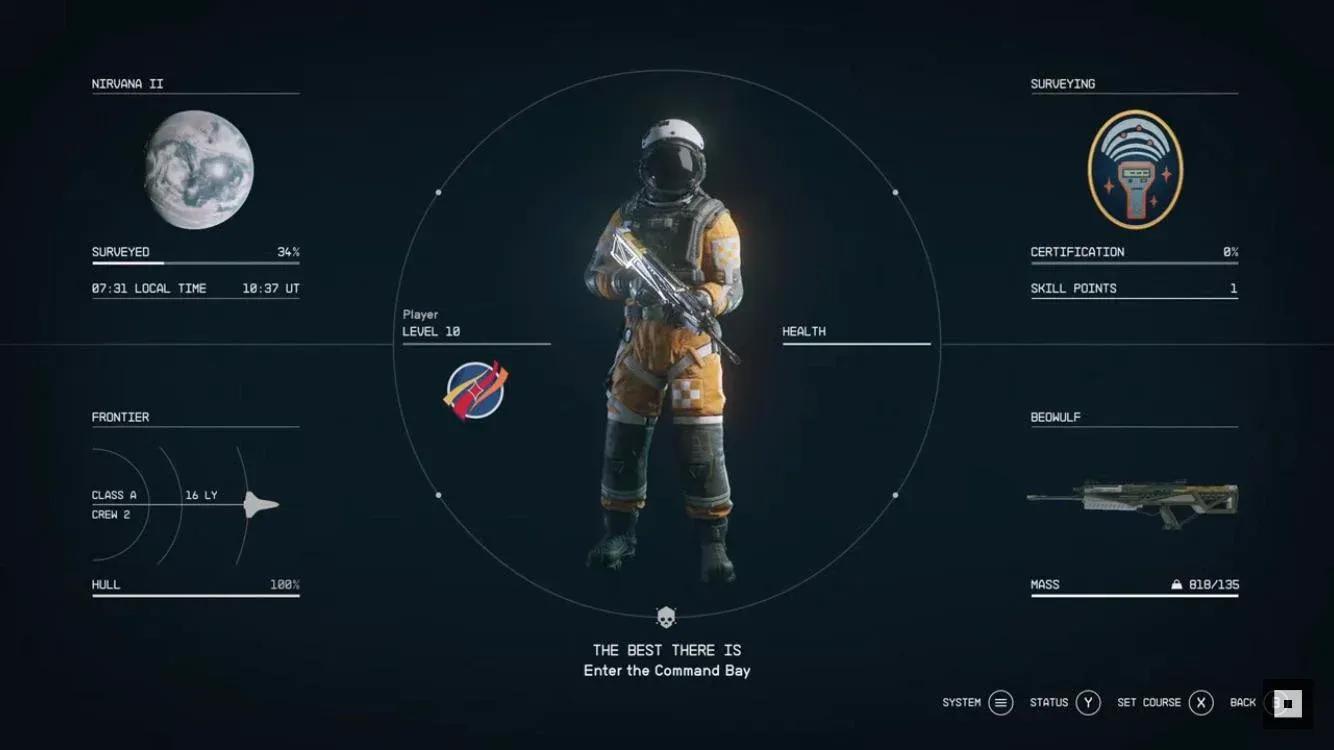Open the FRONTIER ship panel header

pos(120,417)
